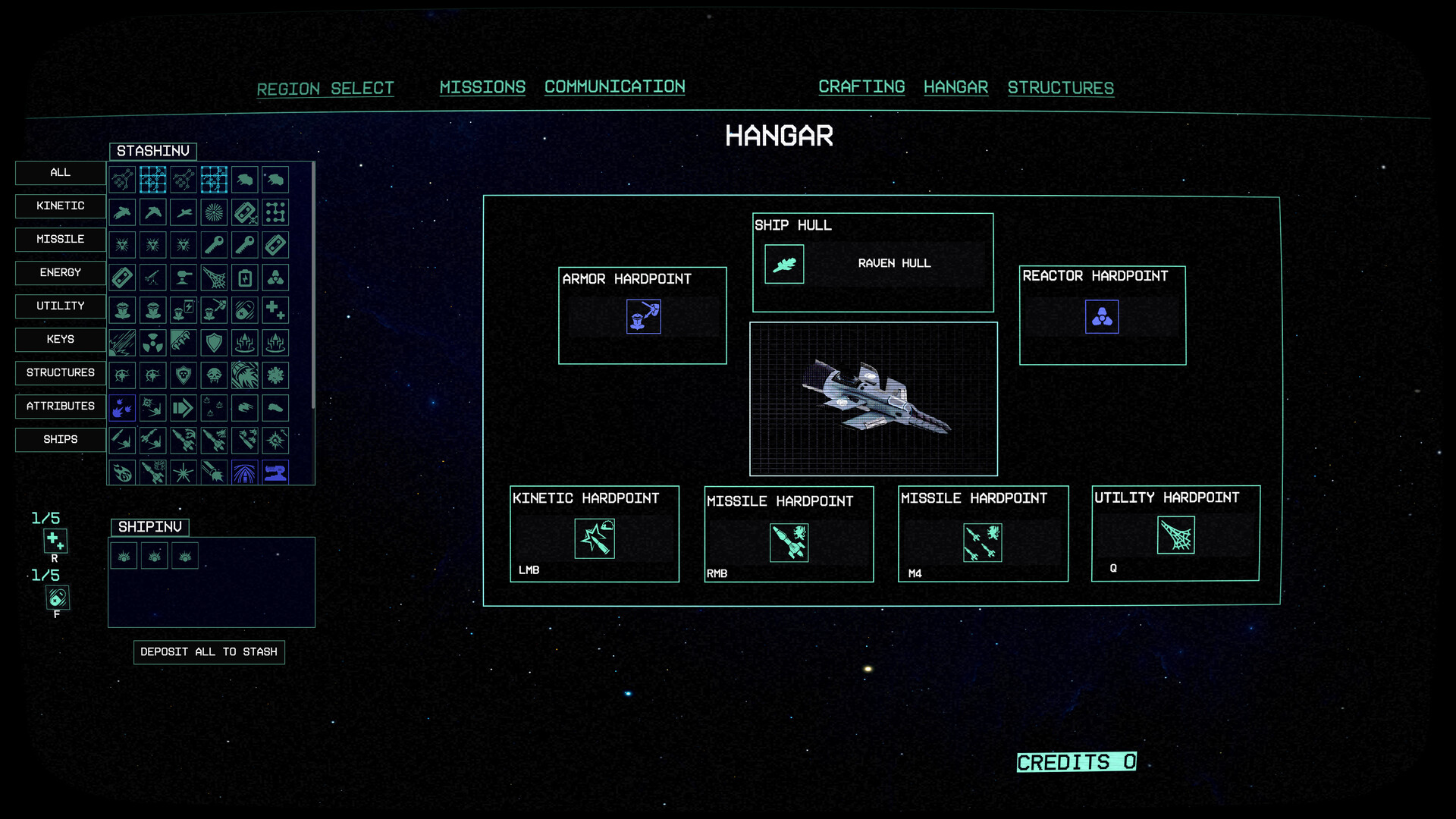
Task: Select the utility hardpoint web item
Action: [1175, 535]
